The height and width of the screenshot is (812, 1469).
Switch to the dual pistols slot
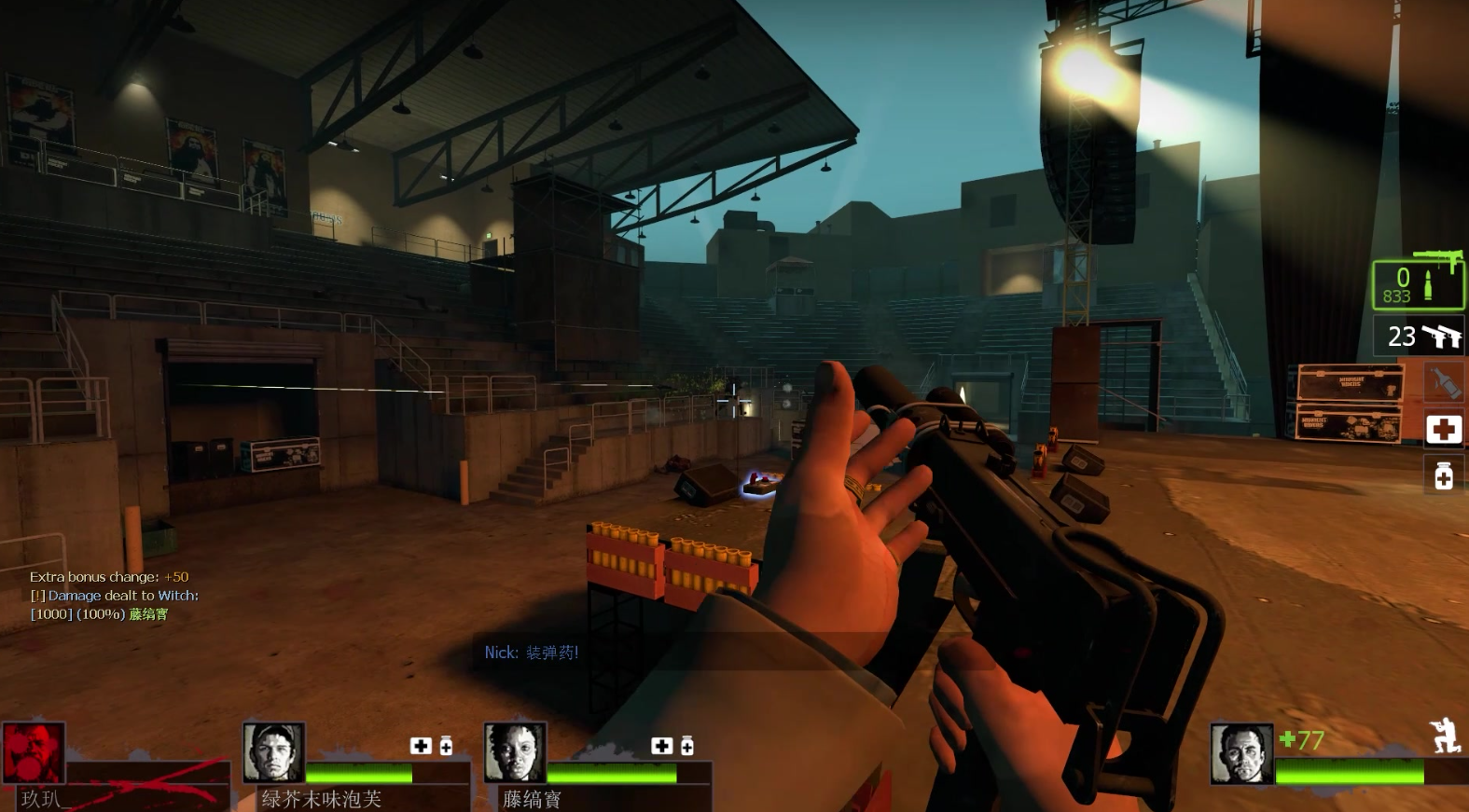[1419, 336]
